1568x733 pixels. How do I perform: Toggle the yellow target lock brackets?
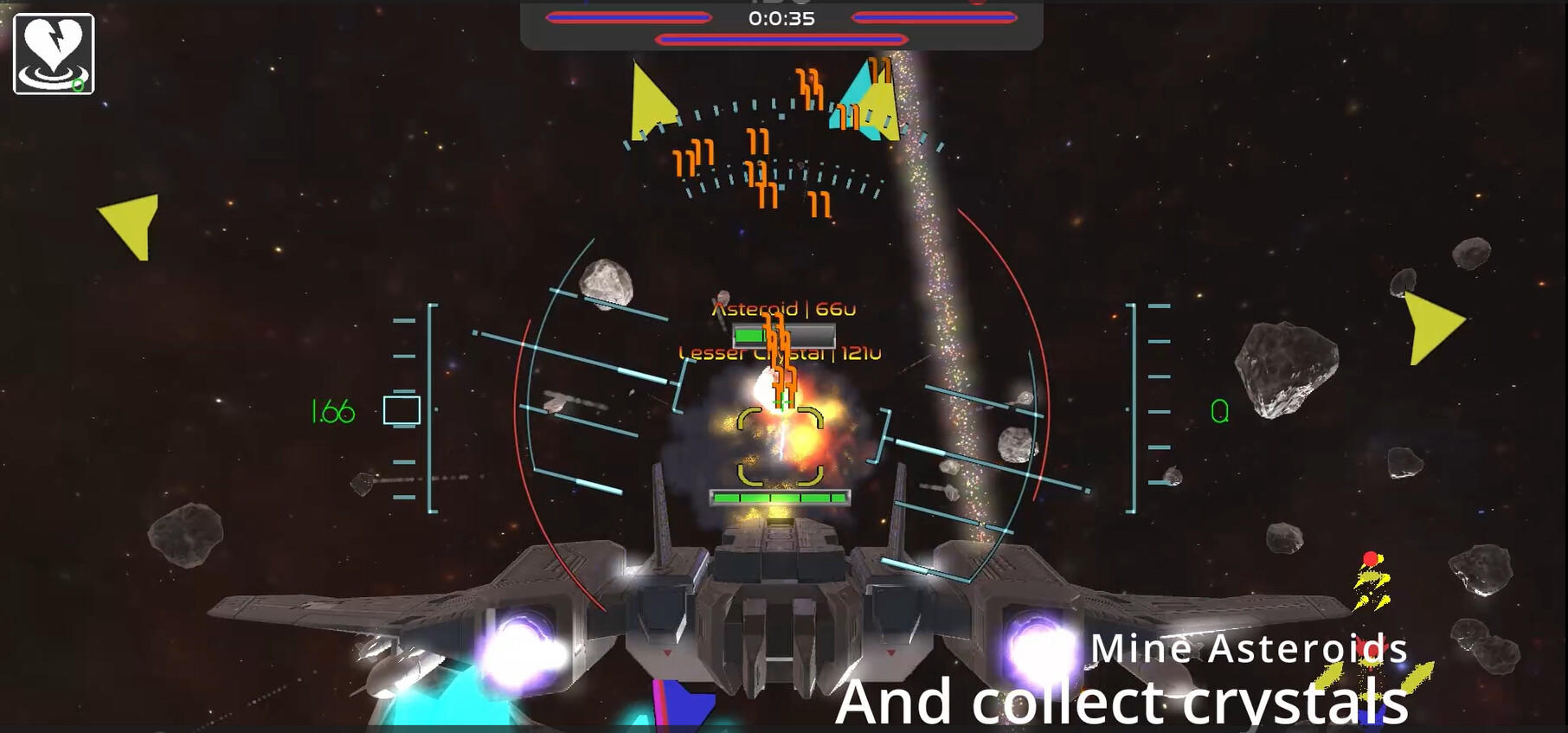click(779, 446)
